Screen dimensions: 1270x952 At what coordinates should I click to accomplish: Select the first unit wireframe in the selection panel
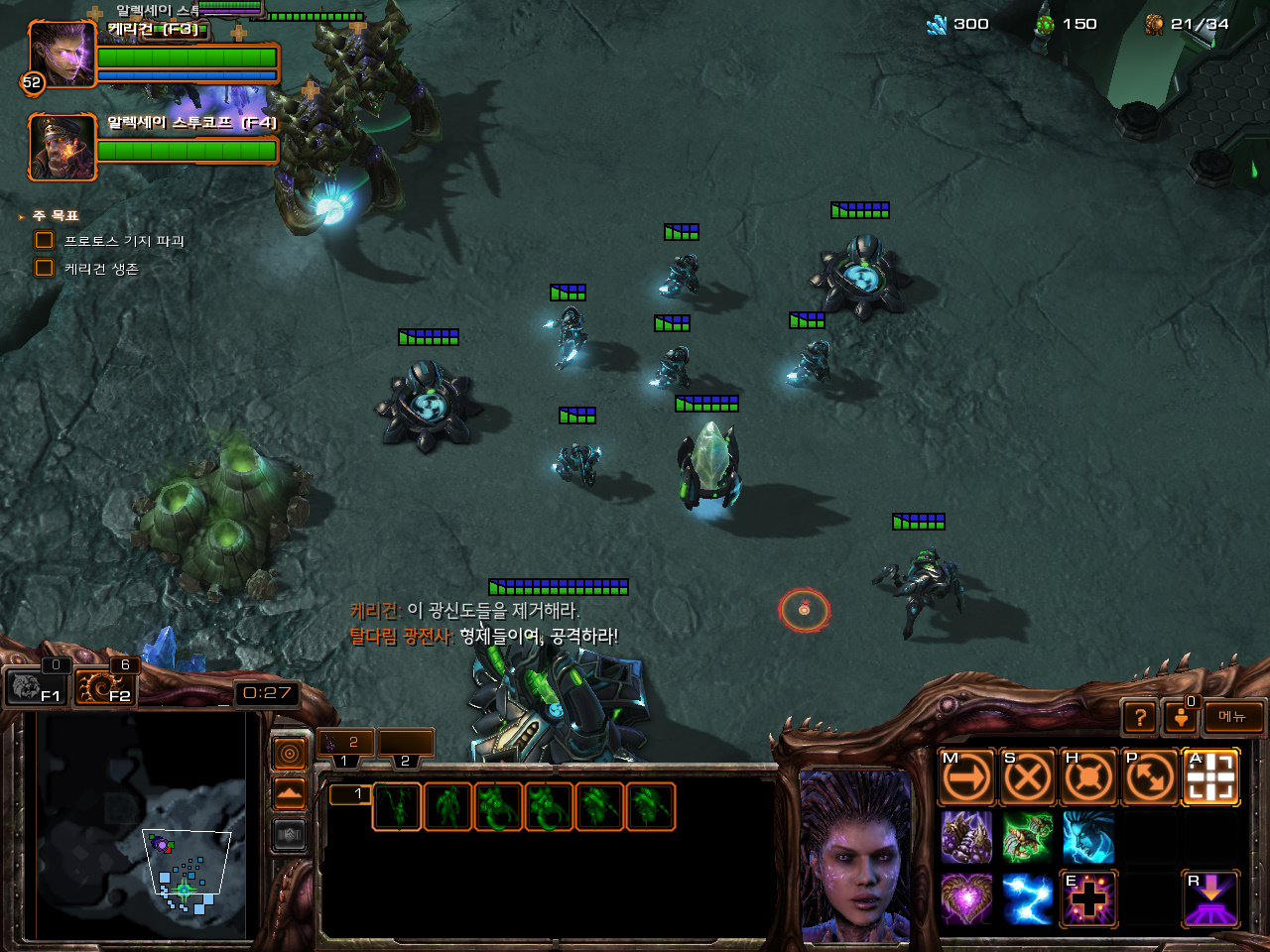click(397, 806)
